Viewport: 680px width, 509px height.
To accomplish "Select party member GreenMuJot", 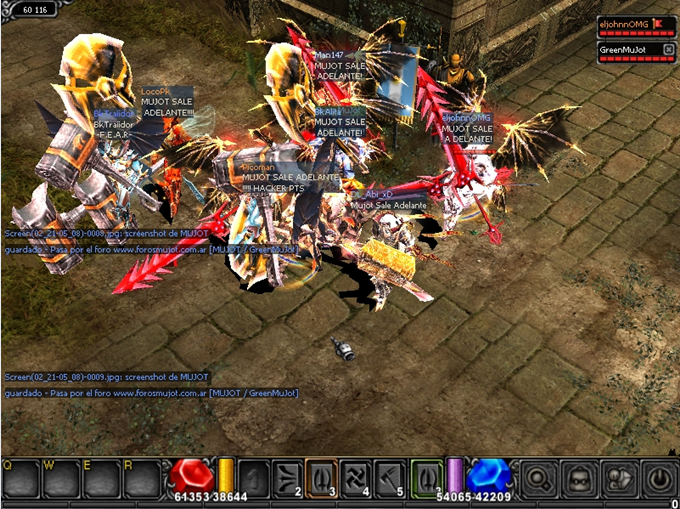I will [622, 49].
